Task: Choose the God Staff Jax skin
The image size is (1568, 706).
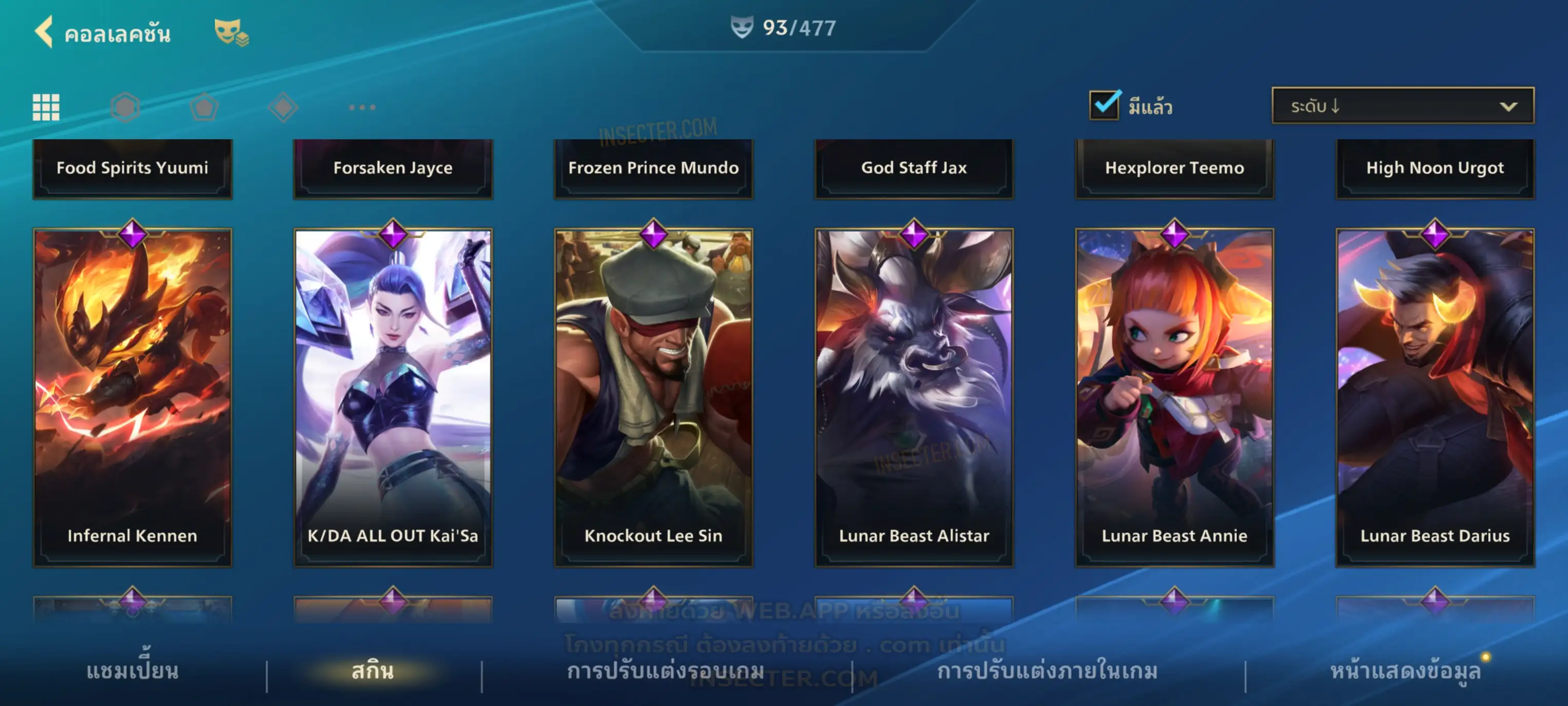Action: [914, 168]
